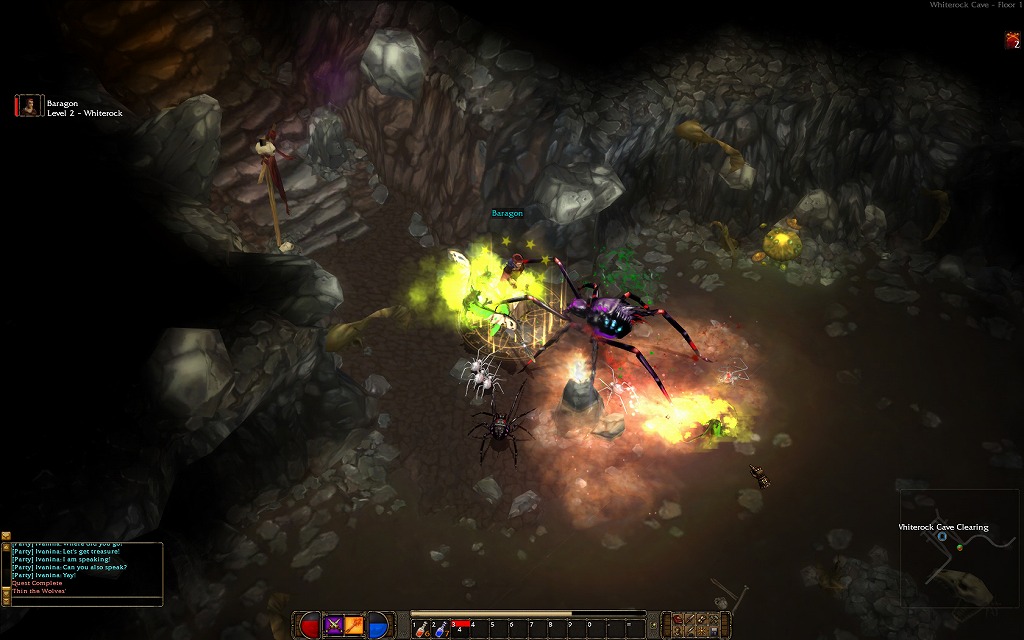Screen dimensions: 1024x640
Task: Use the red health potion in slot 1
Action: (420, 627)
